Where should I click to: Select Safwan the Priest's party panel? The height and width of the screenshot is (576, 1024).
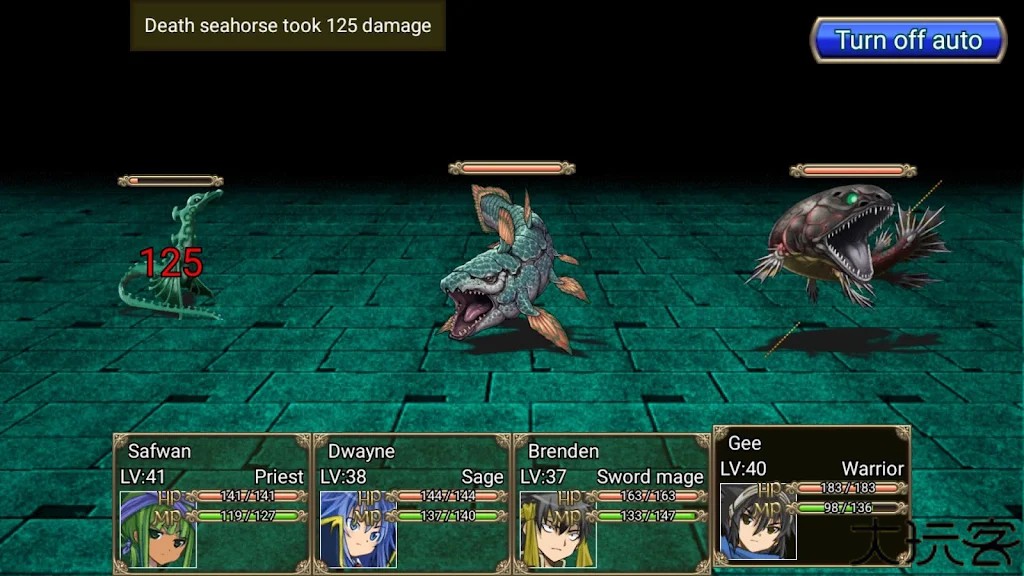click(x=212, y=503)
